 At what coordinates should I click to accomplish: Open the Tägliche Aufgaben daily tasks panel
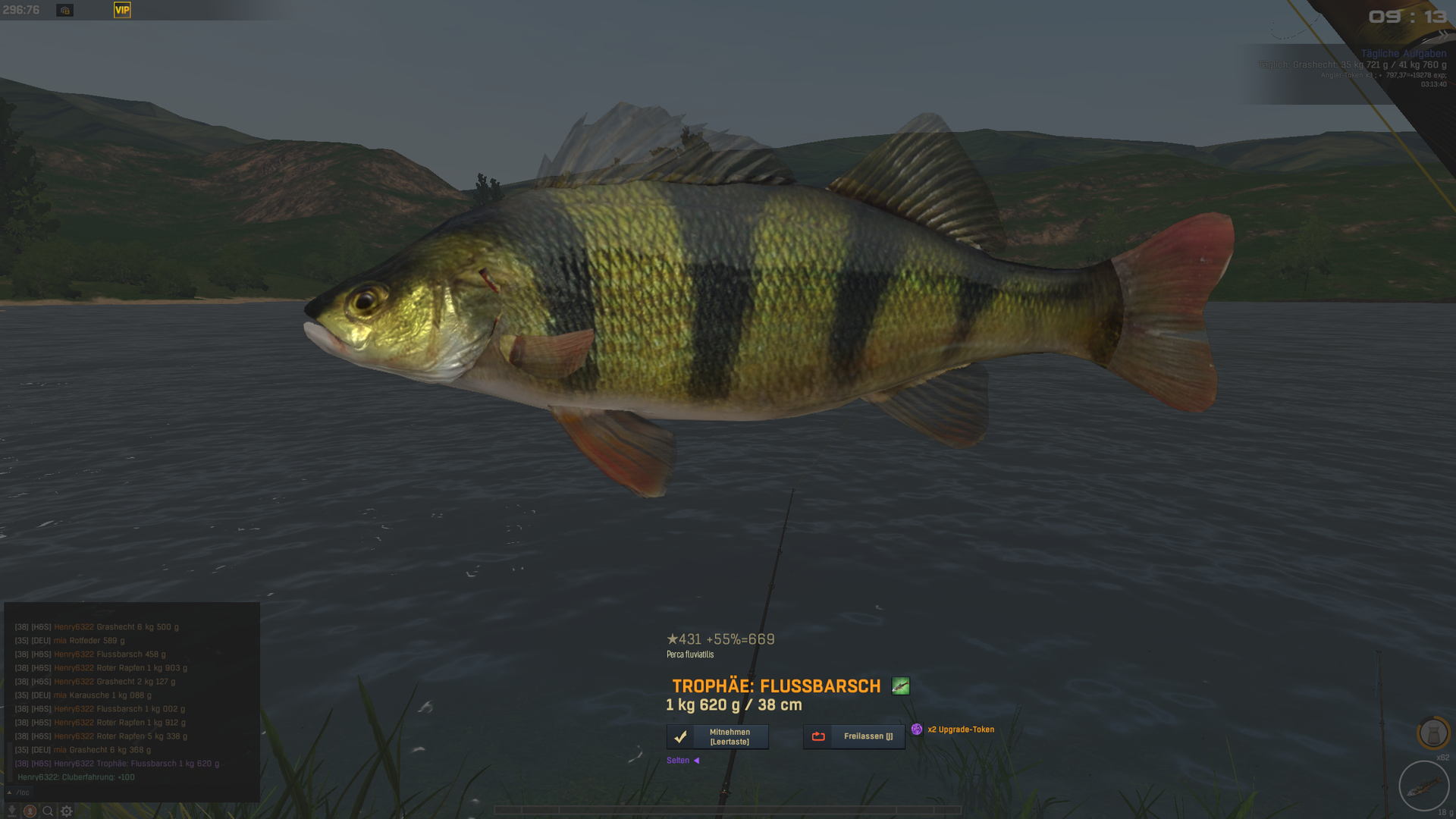click(1403, 53)
